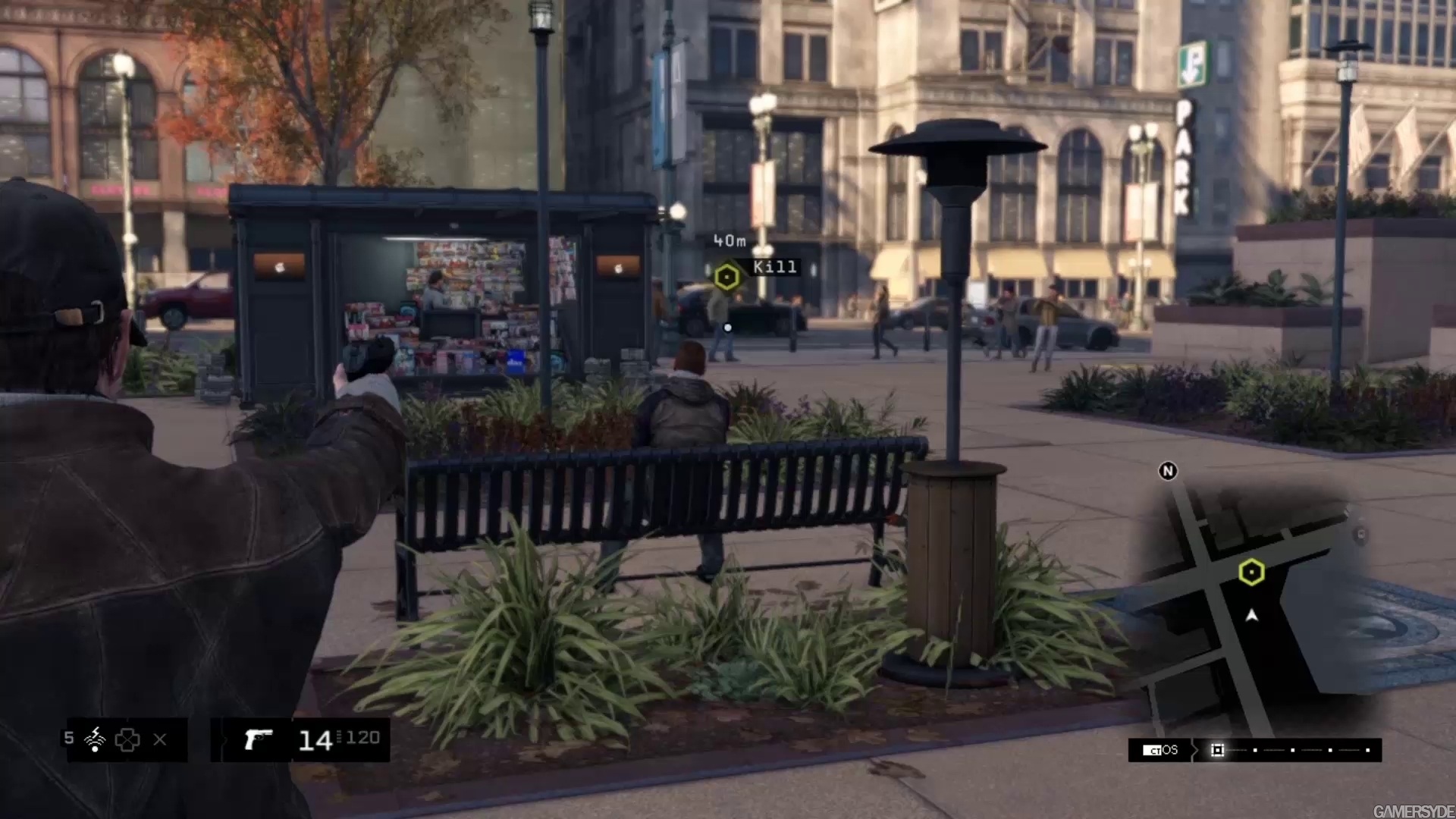Click the faint circular icon beside minimap

pyautogui.click(x=1360, y=535)
